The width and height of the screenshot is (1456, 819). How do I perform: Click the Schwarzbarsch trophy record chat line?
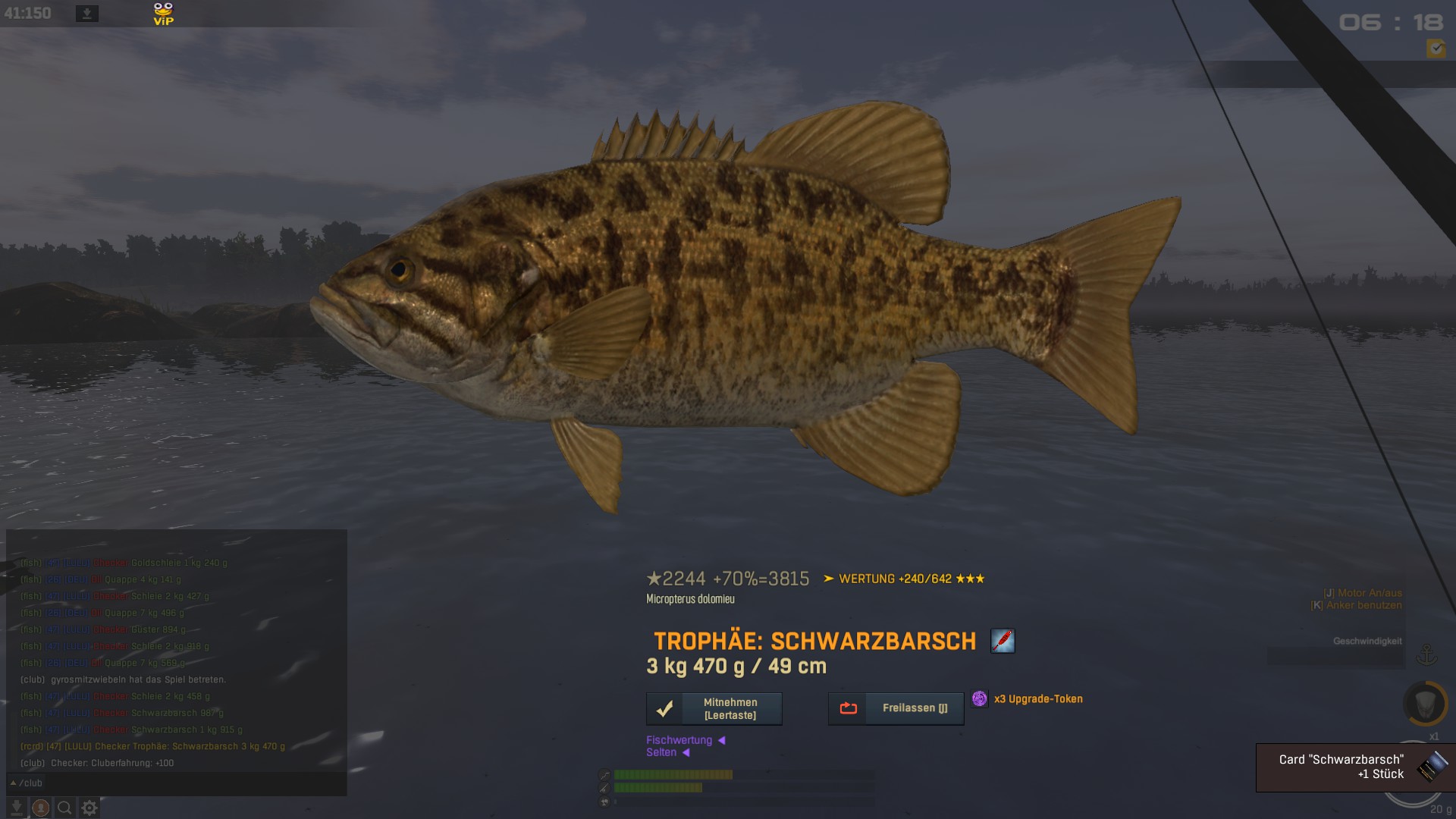(153, 746)
